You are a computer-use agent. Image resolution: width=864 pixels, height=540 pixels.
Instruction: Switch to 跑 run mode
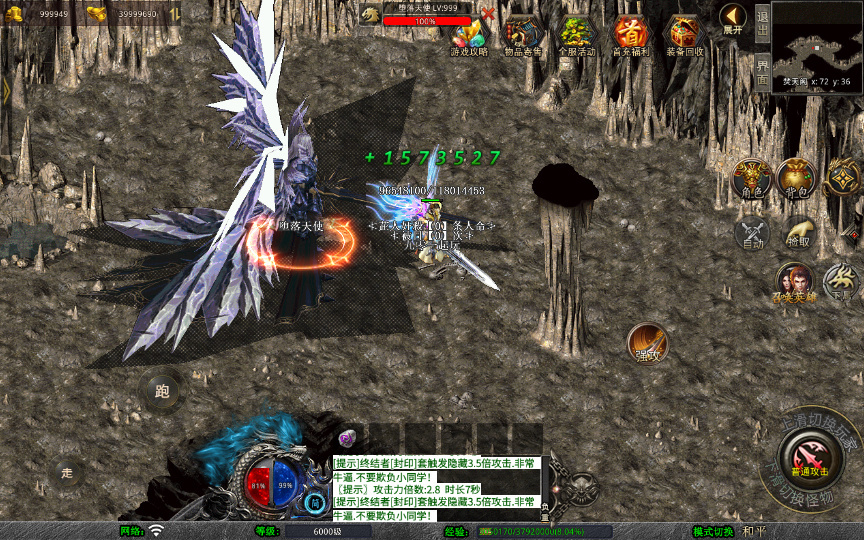coord(162,390)
